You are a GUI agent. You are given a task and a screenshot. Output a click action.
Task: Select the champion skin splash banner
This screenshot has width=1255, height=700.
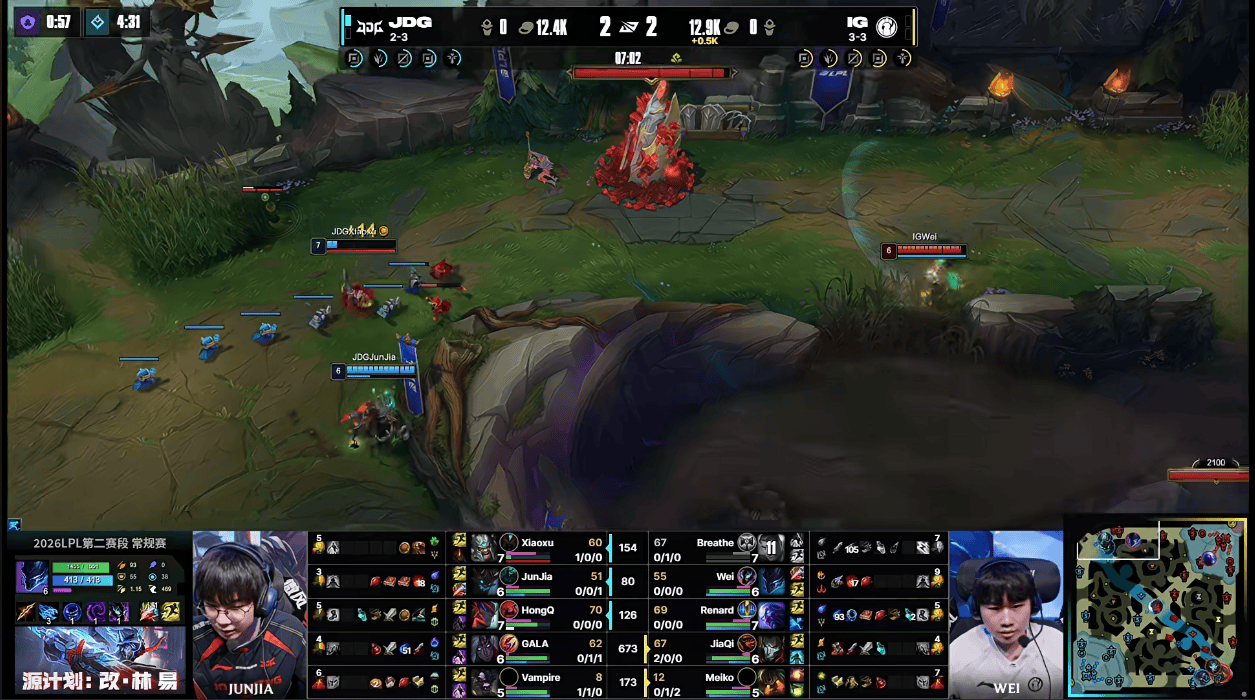pyautogui.click(x=99, y=661)
